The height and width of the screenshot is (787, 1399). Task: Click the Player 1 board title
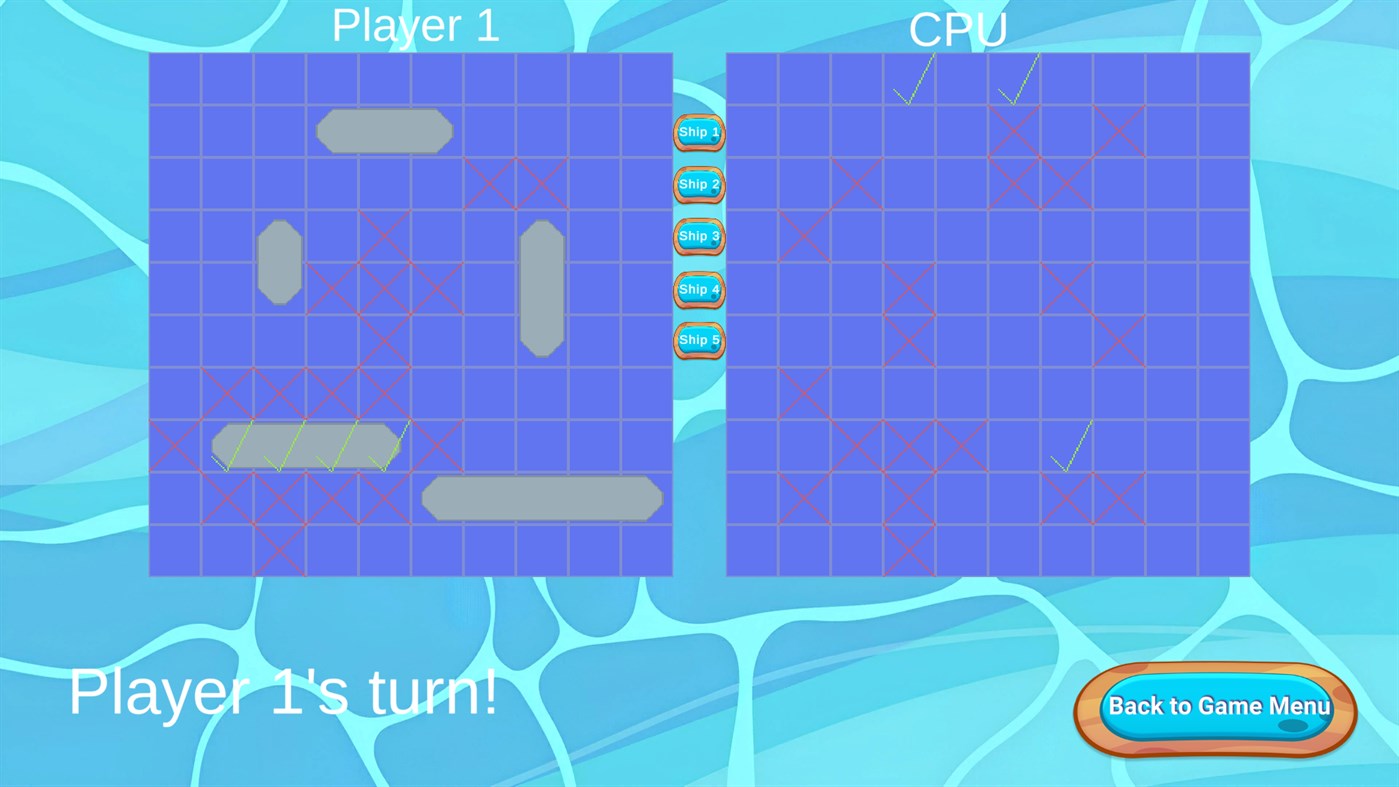[415, 25]
